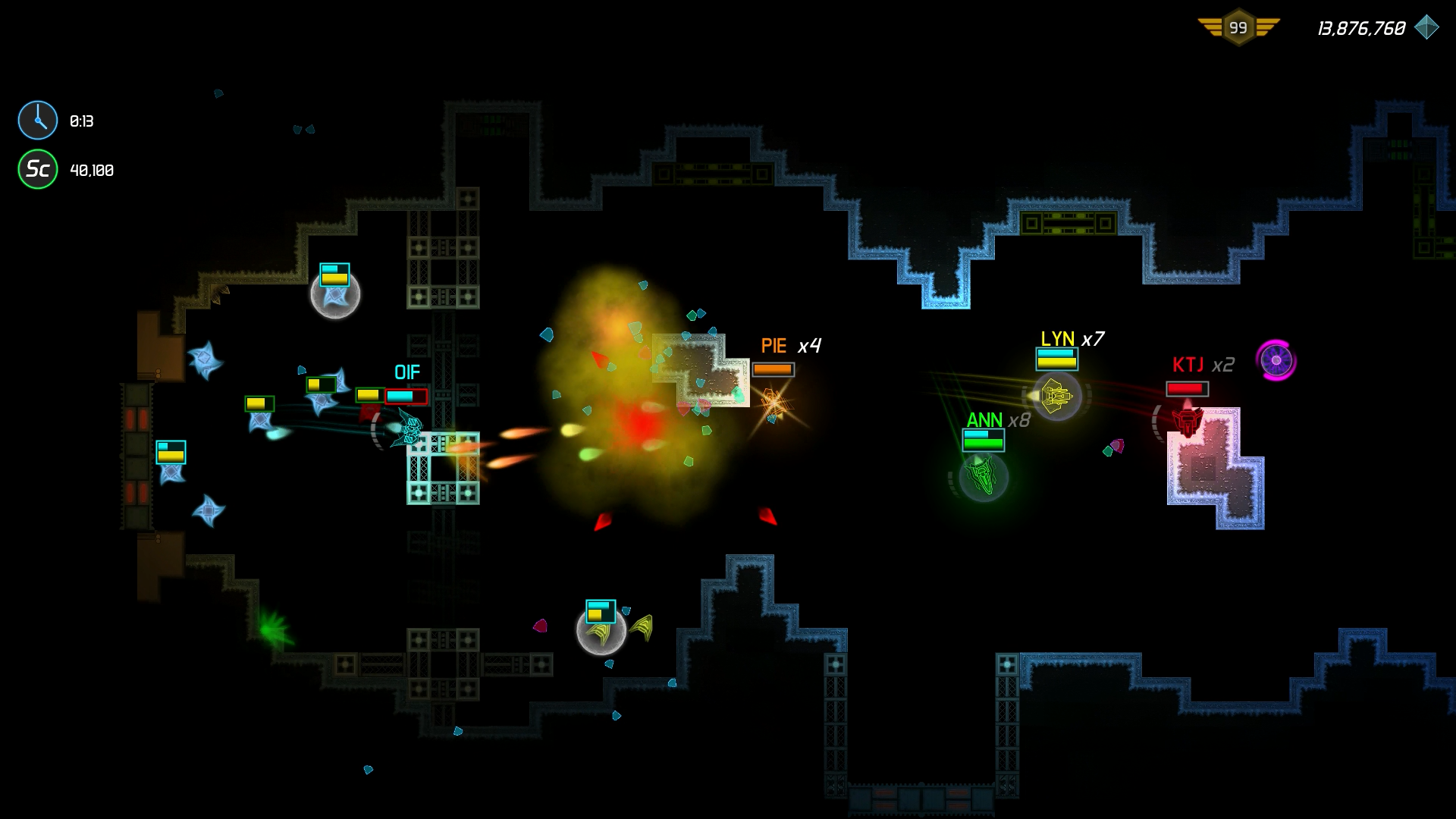Viewport: 1456px width, 819px height.
Task: Click the teal gem currency icon
Action: point(1426,27)
